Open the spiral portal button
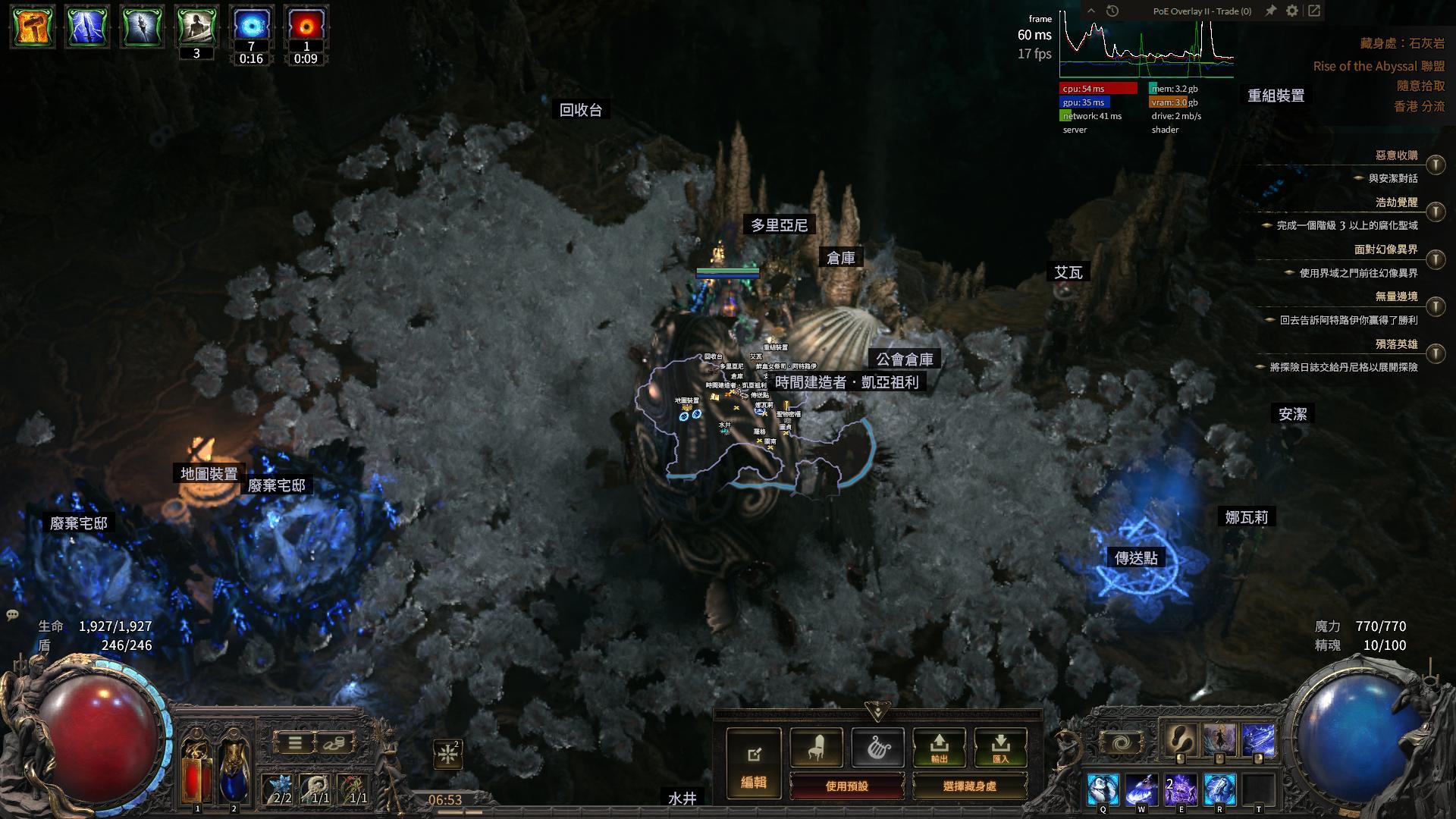 point(1121,742)
